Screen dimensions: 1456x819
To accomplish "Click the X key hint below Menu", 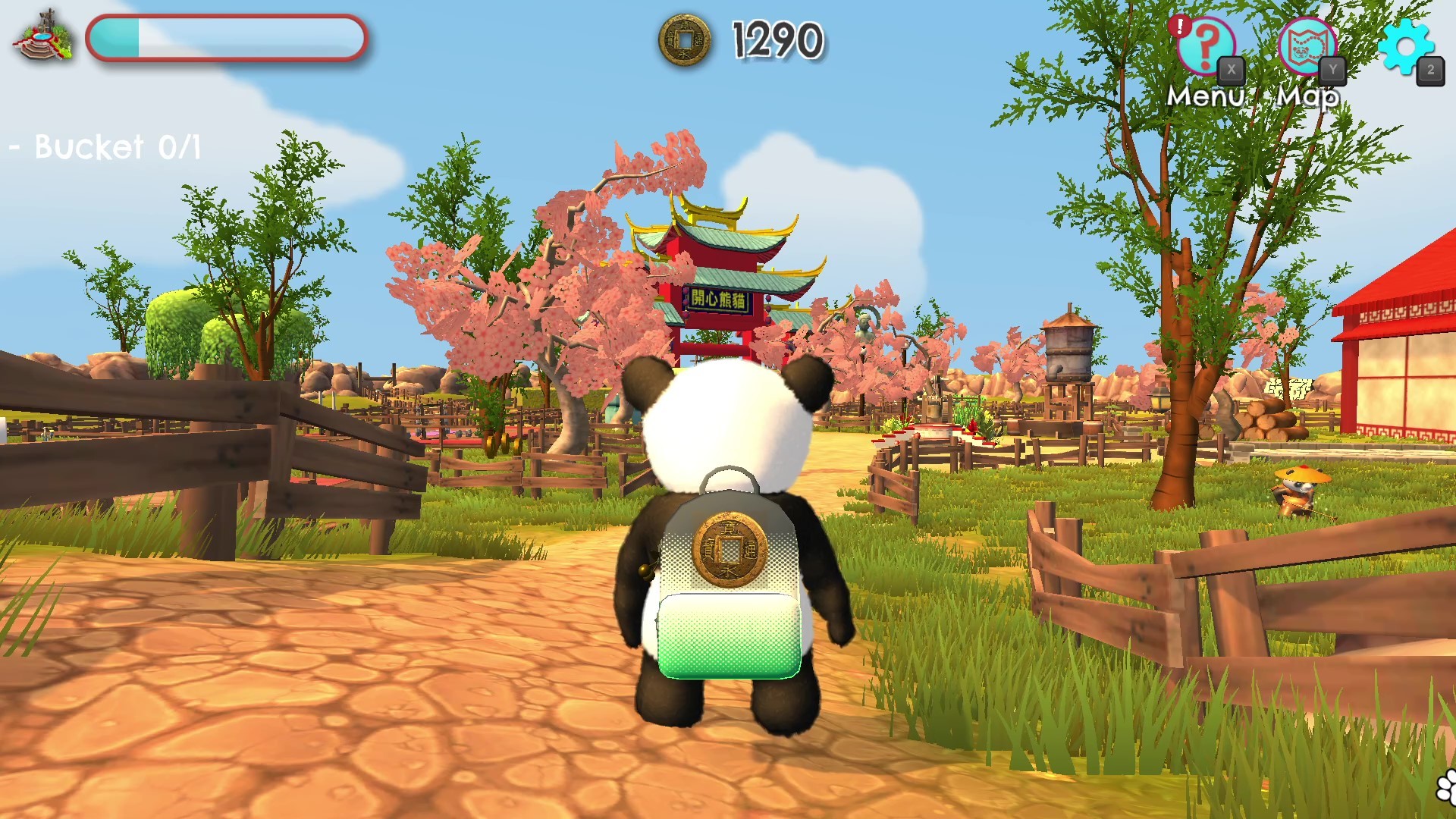I will 1233,68.
